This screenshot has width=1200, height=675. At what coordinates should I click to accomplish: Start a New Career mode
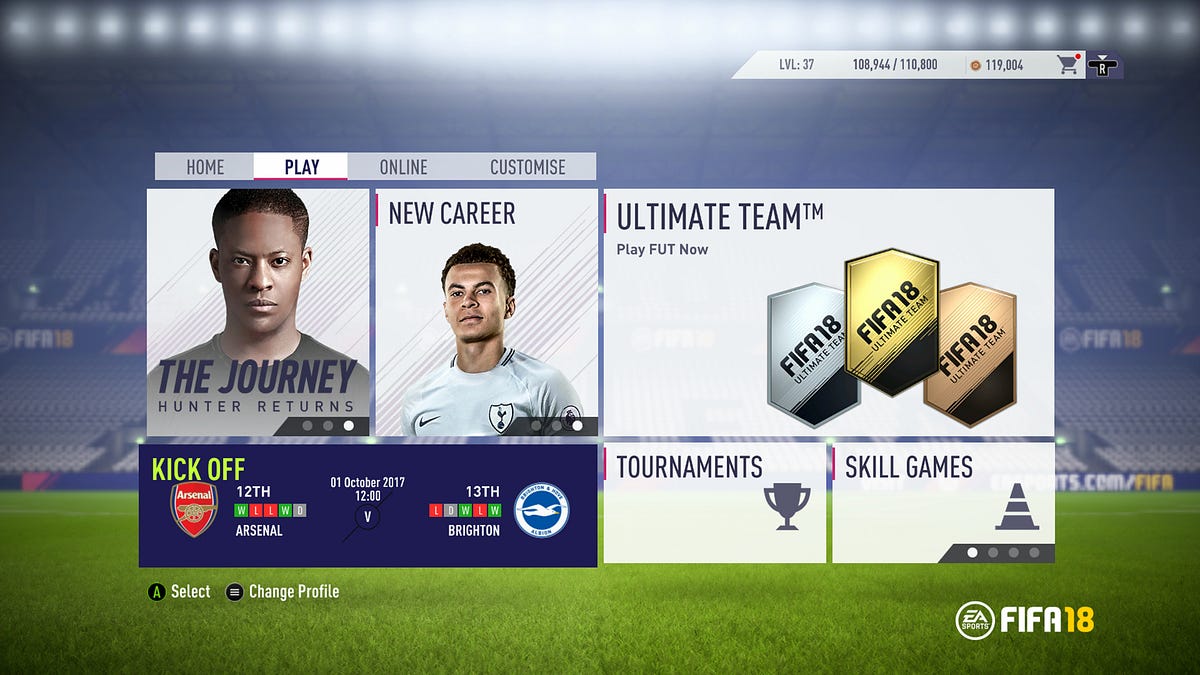point(486,312)
